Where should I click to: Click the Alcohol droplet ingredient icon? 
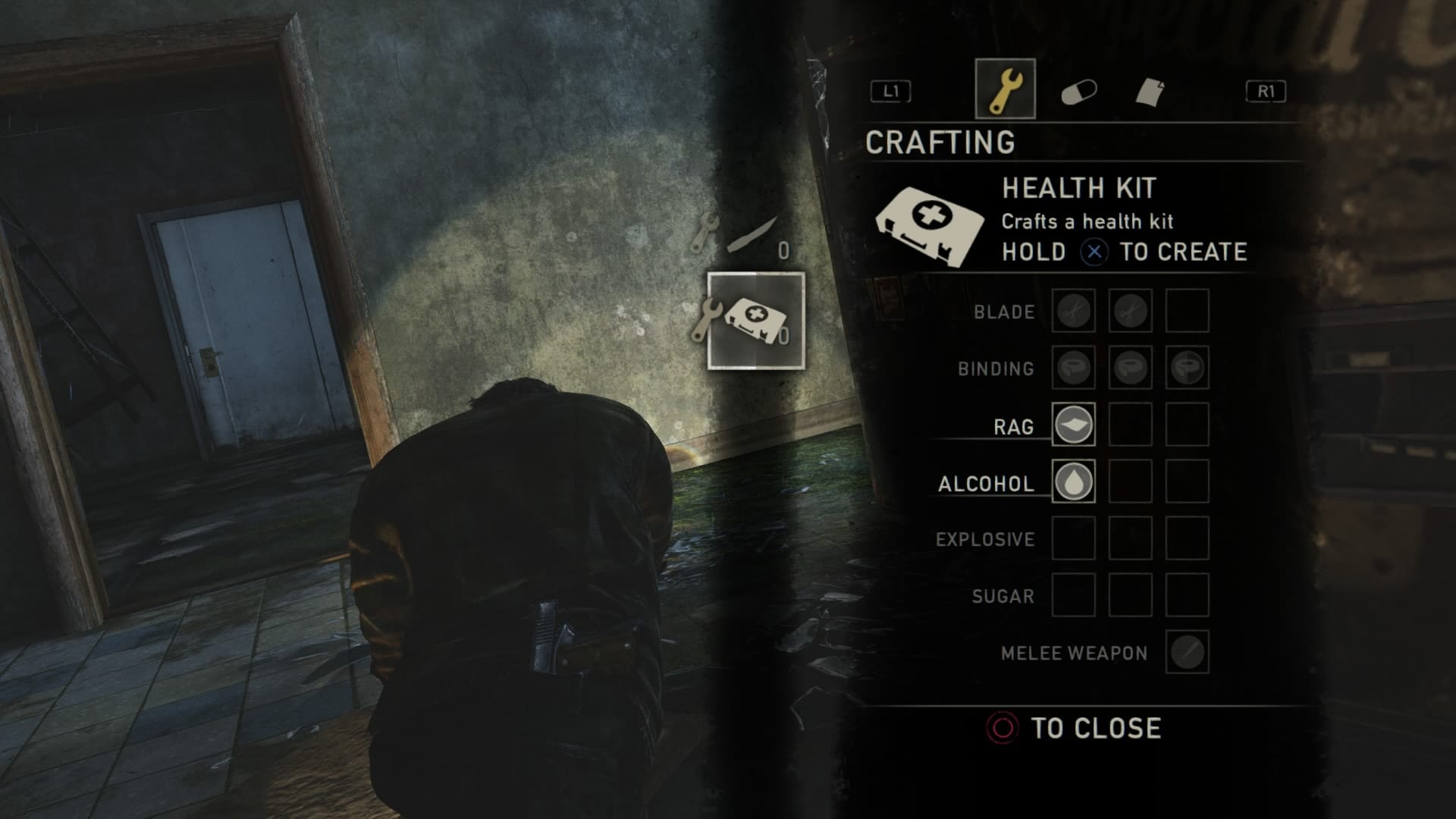click(1072, 483)
